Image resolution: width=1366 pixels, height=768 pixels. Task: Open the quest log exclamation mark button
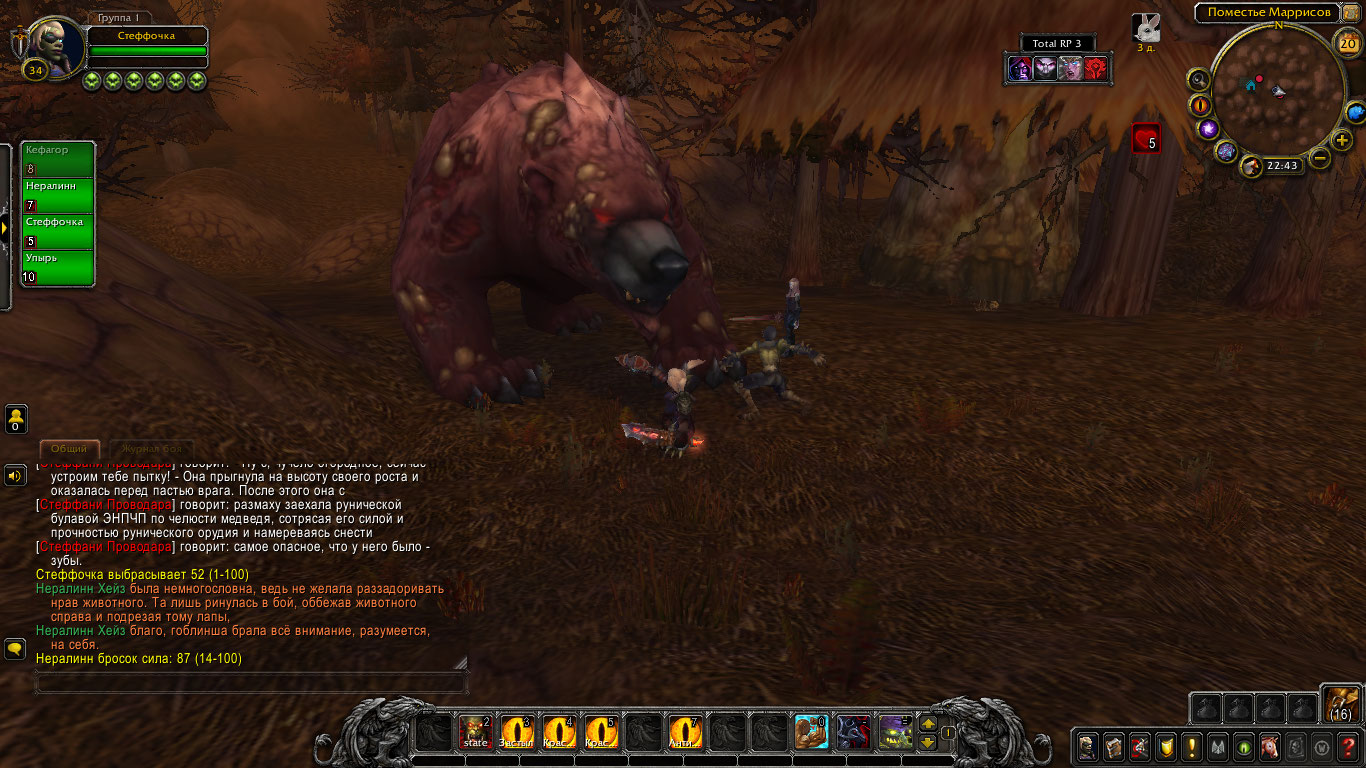[x=1192, y=746]
